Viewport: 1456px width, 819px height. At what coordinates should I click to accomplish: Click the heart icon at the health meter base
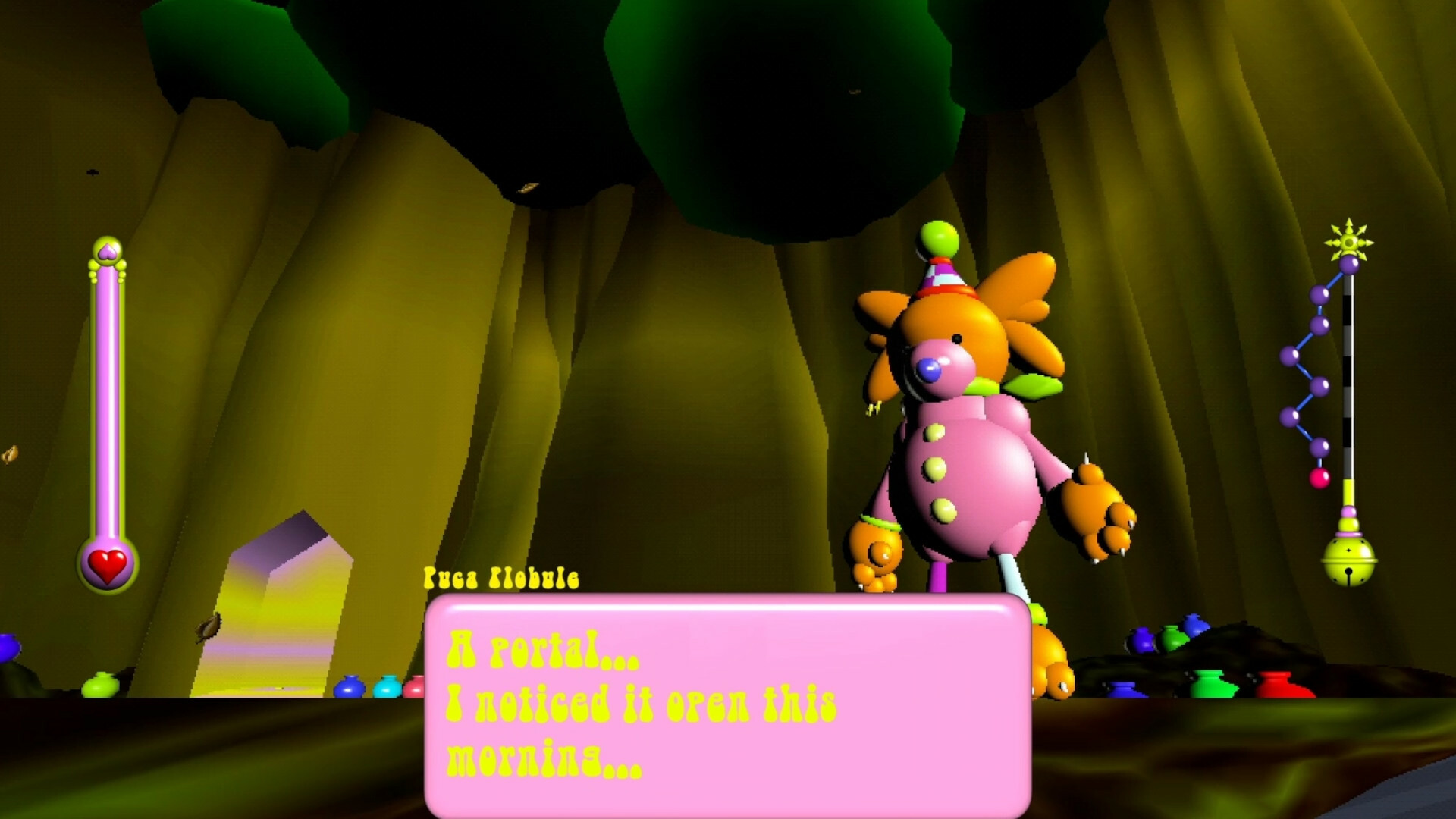[106, 565]
